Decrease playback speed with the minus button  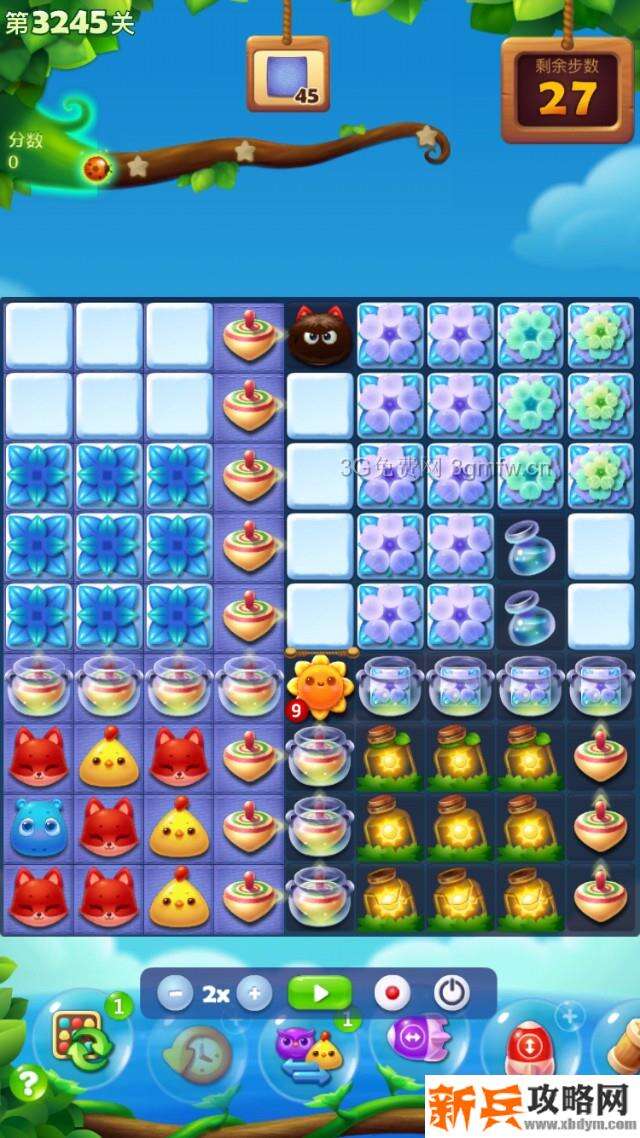pyautogui.click(x=175, y=994)
